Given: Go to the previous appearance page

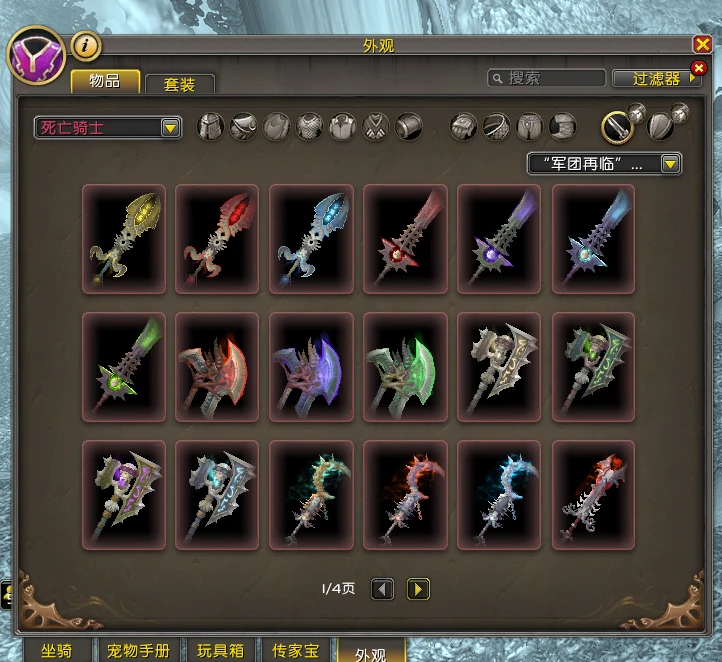Looking at the screenshot, I should [382, 589].
